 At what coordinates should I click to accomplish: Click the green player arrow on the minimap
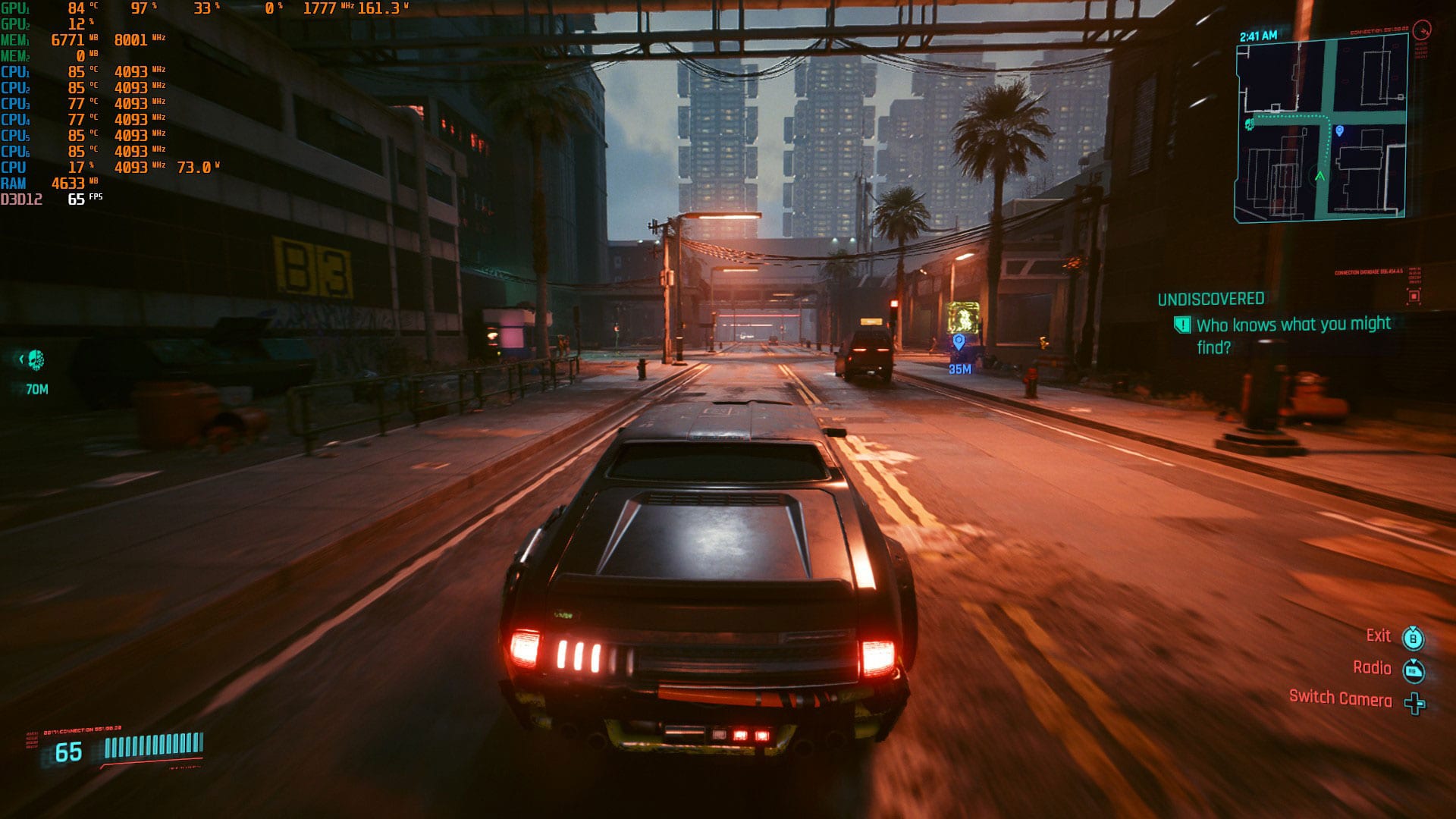tap(1319, 176)
